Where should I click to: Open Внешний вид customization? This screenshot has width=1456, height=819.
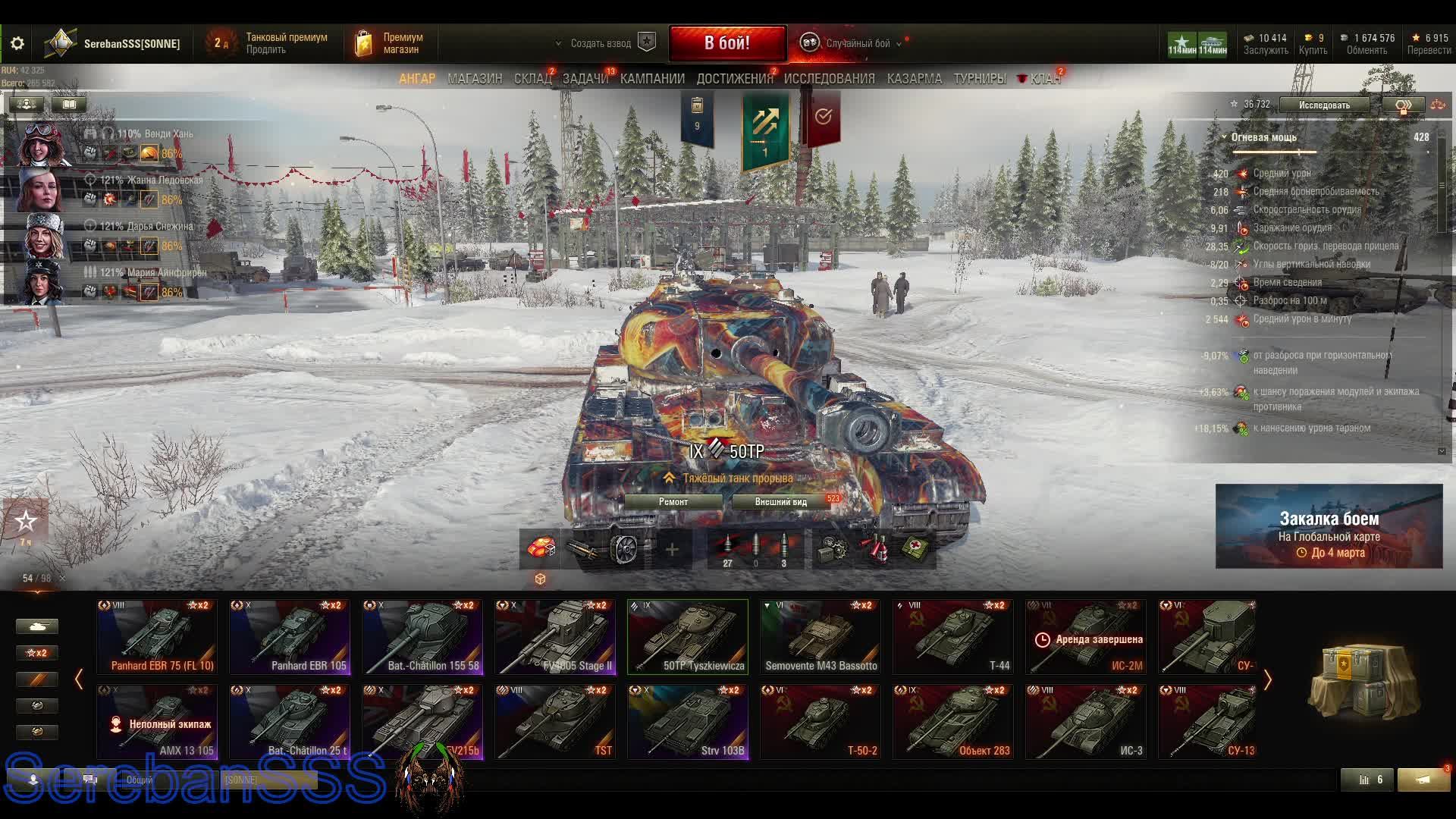(781, 502)
